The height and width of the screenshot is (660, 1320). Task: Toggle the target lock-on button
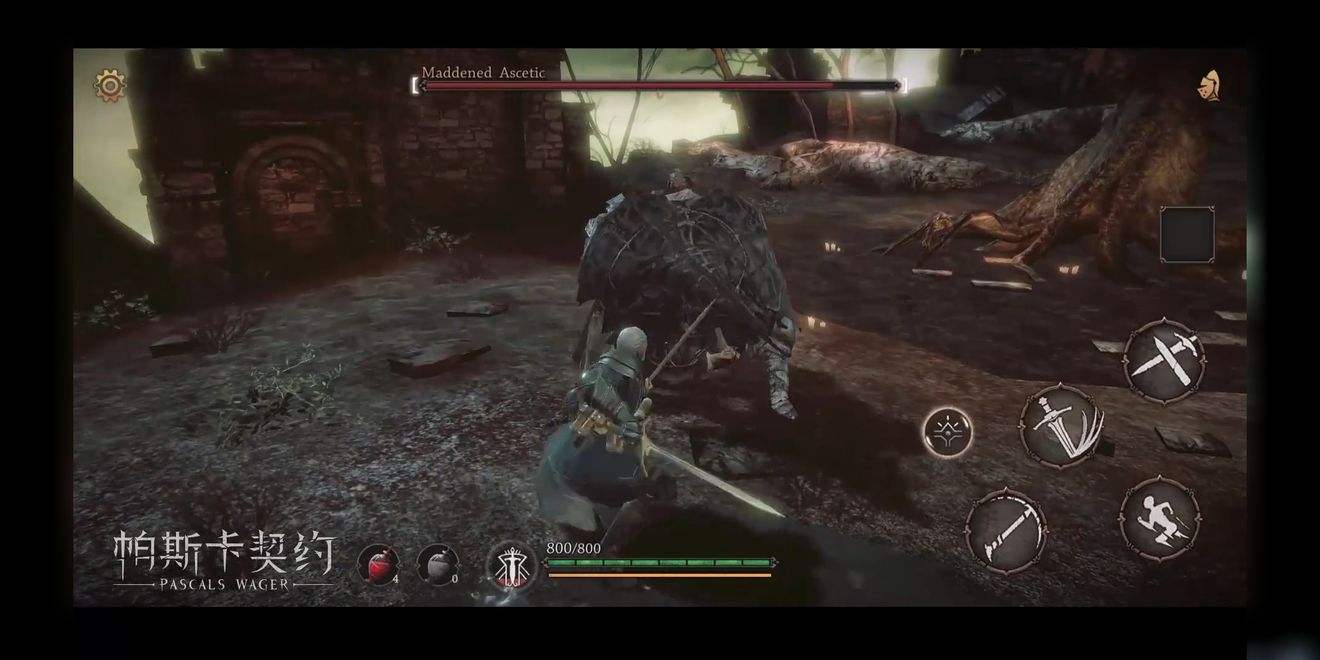coord(948,433)
